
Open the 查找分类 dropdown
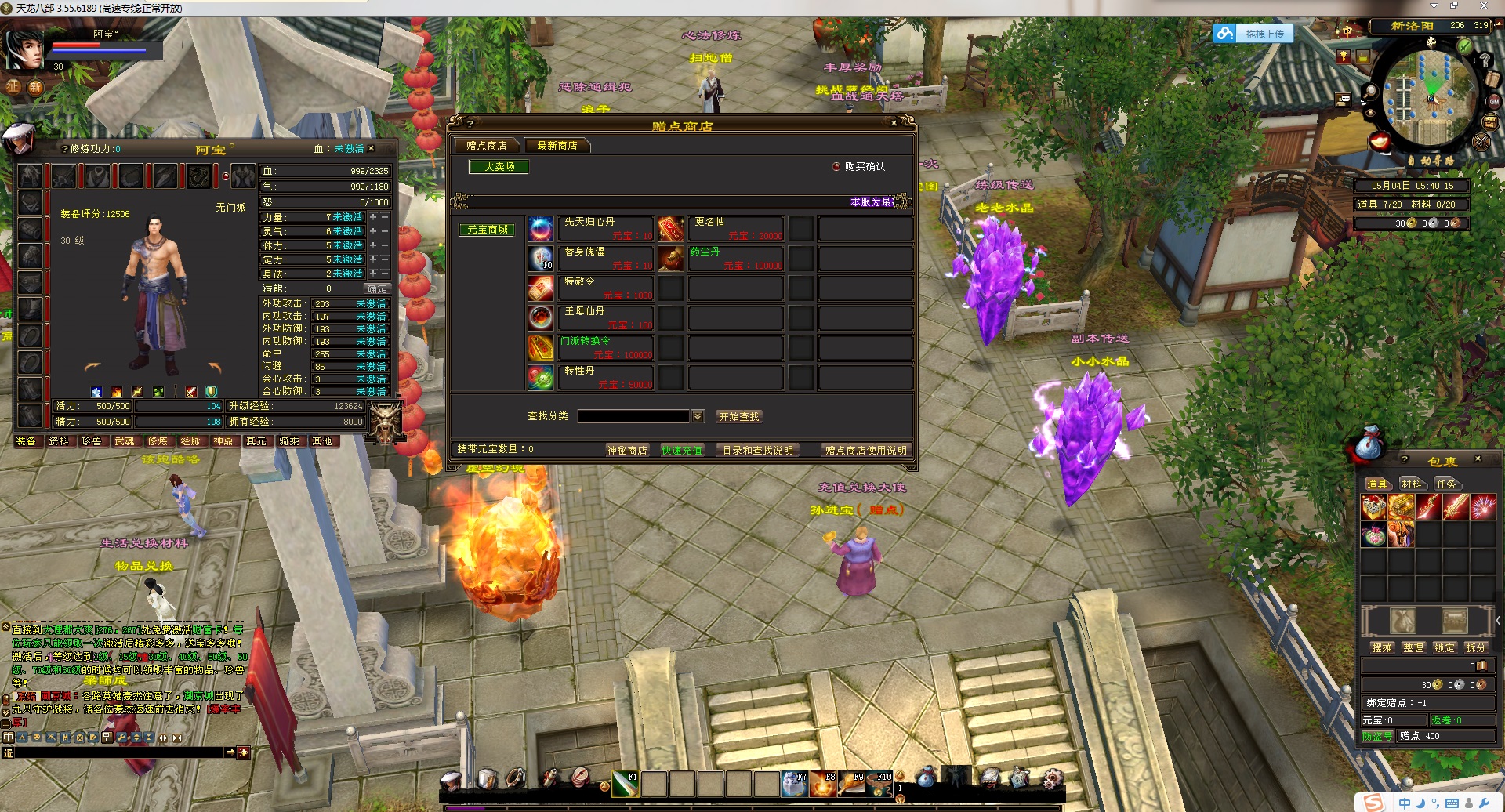(x=698, y=416)
